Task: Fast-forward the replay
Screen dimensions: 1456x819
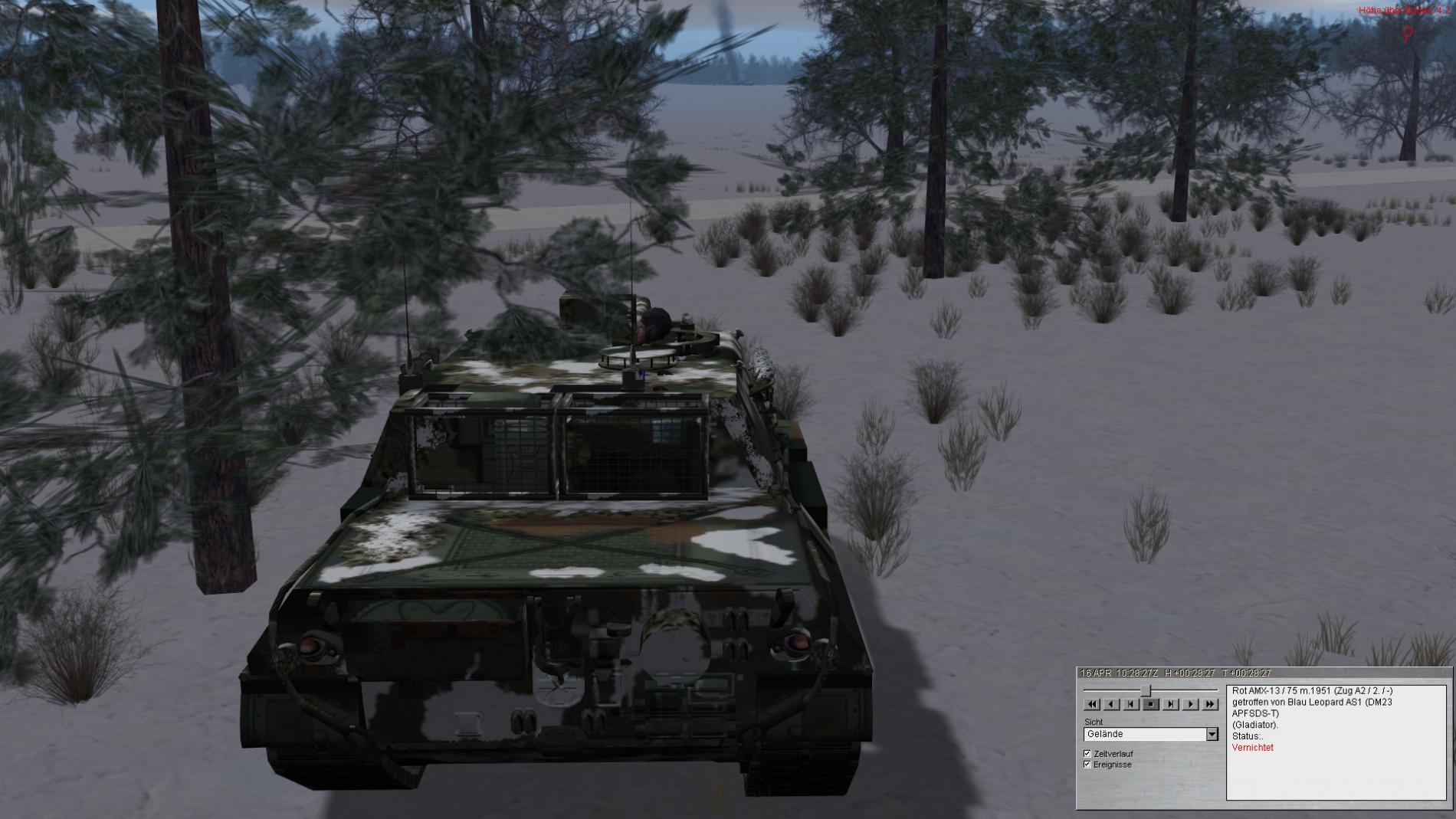Action: click(1210, 704)
